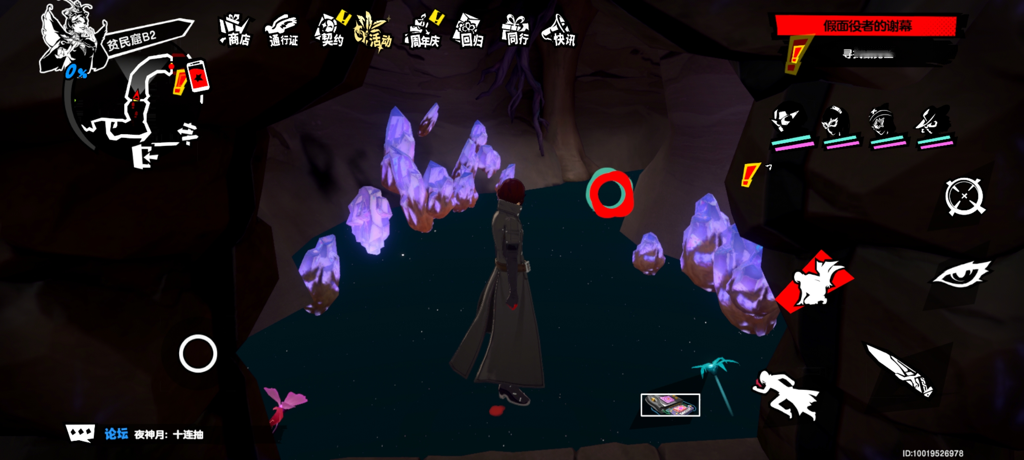This screenshot has width=1024, height=460.
Task: Tap the red leaping figure button
Action: click(818, 283)
